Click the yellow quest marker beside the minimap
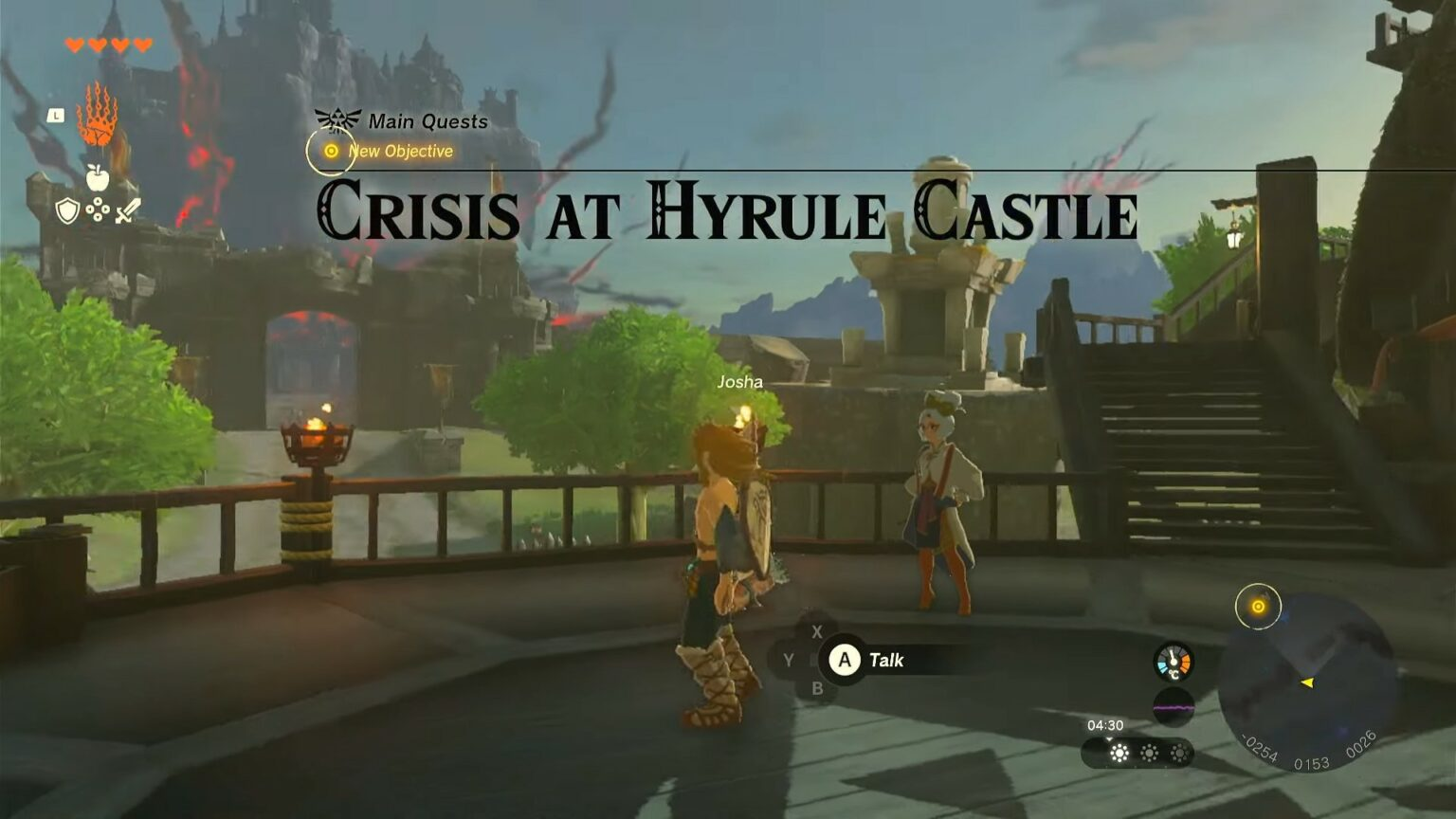1456x819 pixels. point(1258,607)
